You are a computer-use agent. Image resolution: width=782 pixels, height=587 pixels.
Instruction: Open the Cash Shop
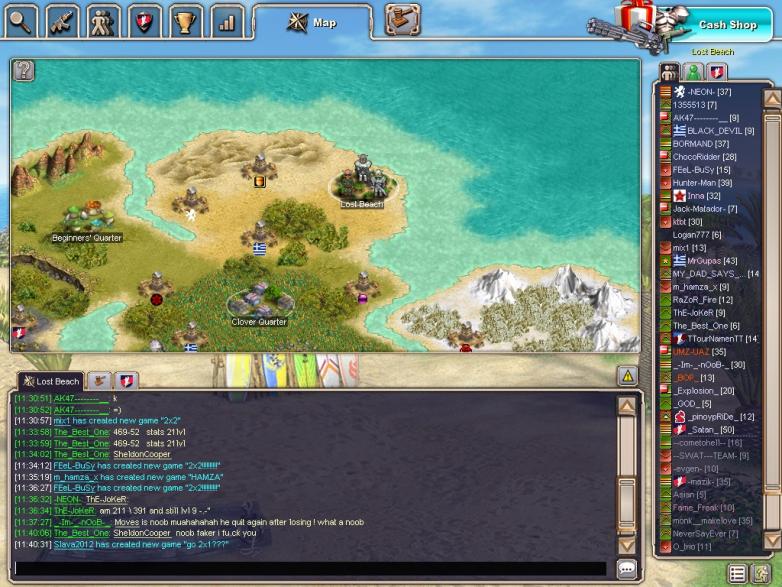coord(727,24)
